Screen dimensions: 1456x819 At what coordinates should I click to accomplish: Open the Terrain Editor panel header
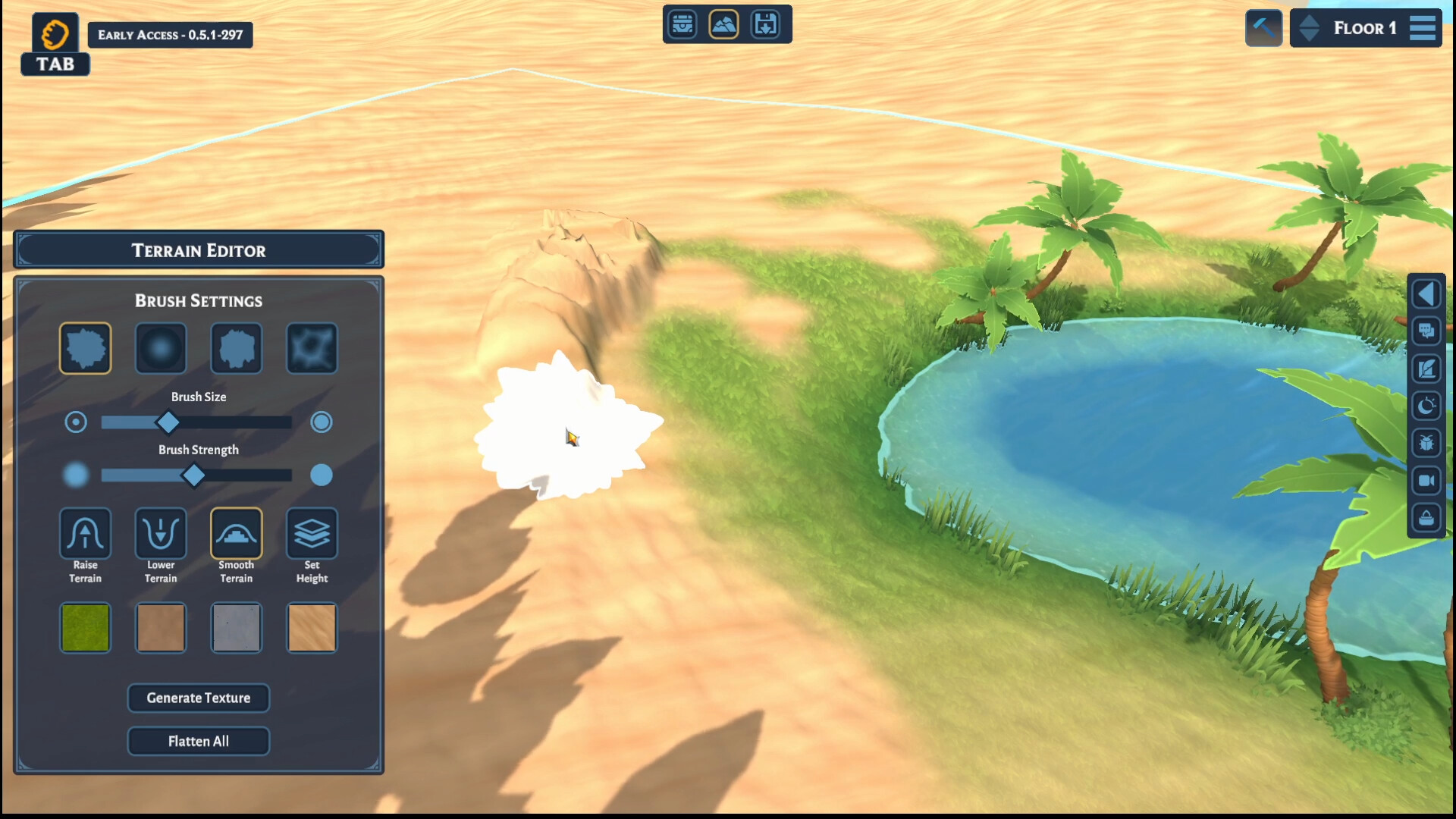coord(199,250)
